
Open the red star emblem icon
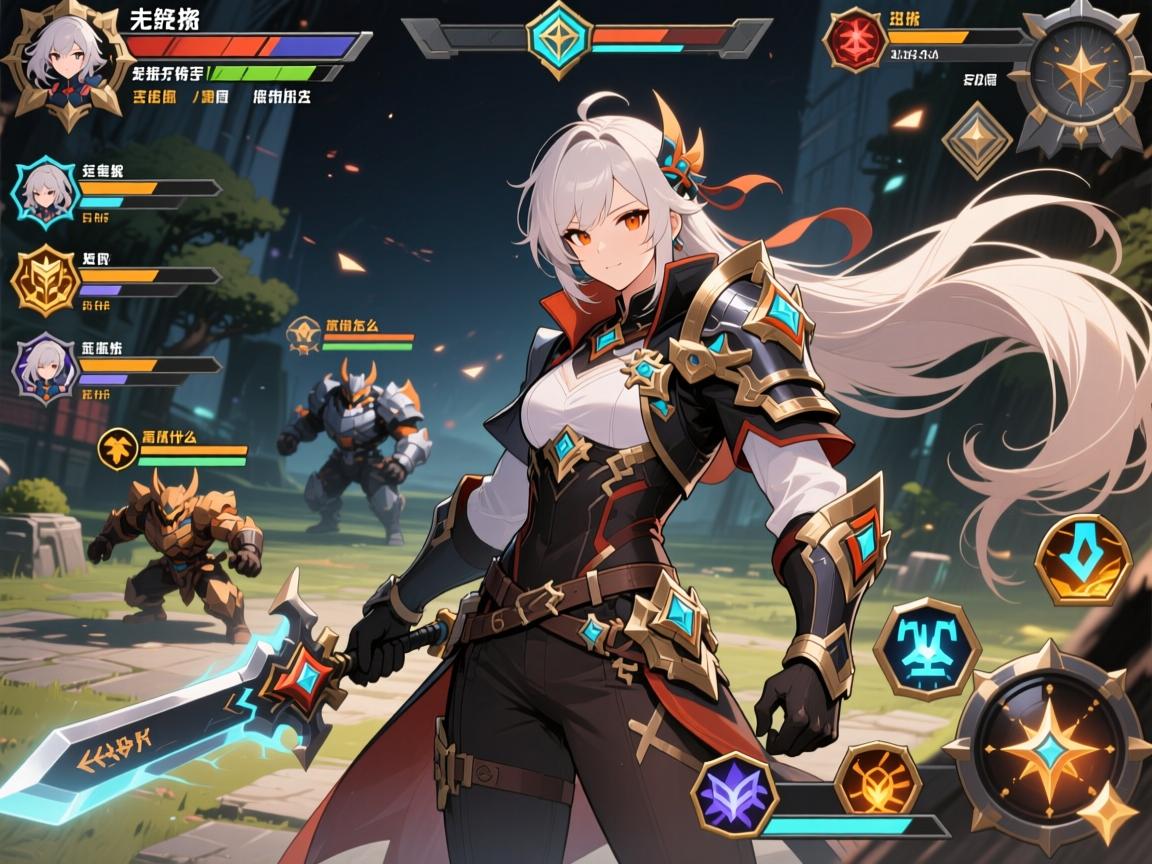[855, 41]
